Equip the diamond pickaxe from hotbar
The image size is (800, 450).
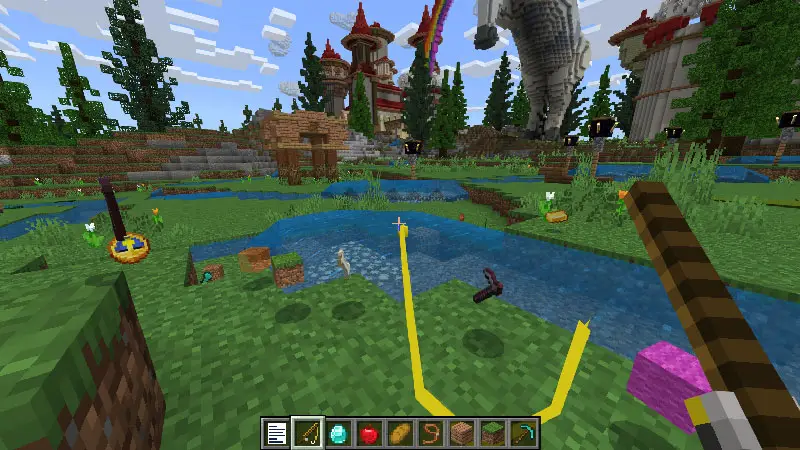click(x=524, y=434)
